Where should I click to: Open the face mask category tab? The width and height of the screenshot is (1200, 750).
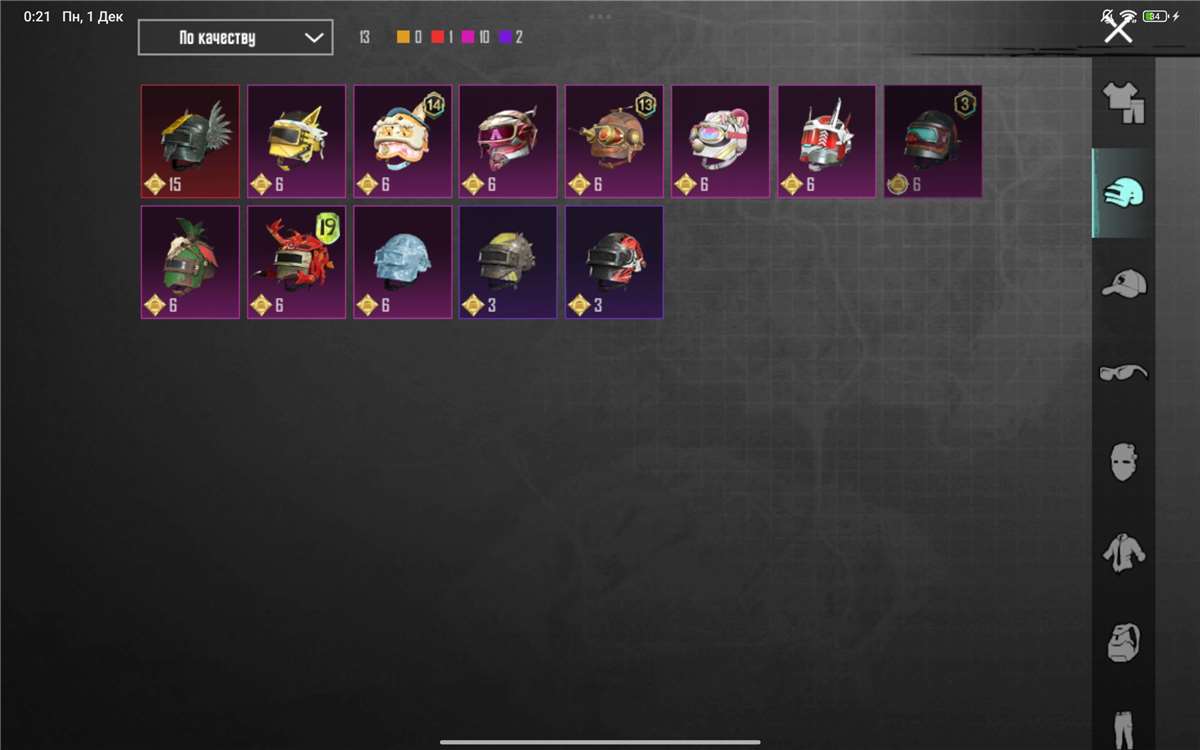click(x=1123, y=462)
